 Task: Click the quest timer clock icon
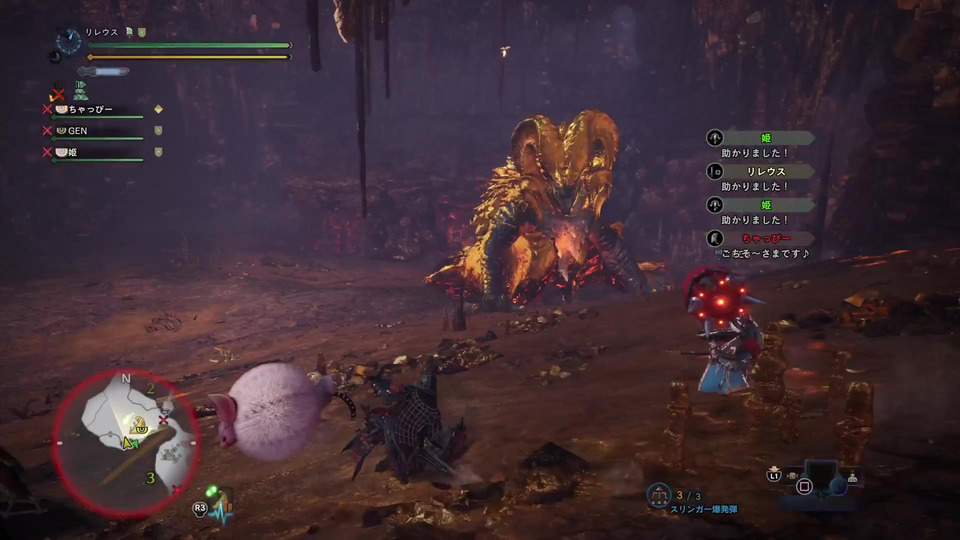click(x=68, y=41)
